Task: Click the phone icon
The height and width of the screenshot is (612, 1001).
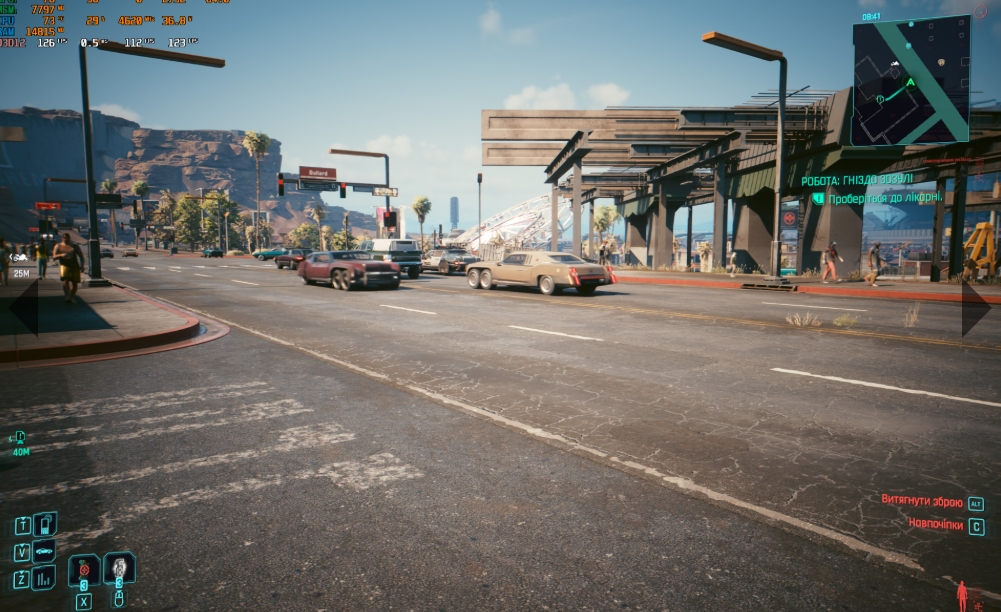Action: (x=45, y=525)
